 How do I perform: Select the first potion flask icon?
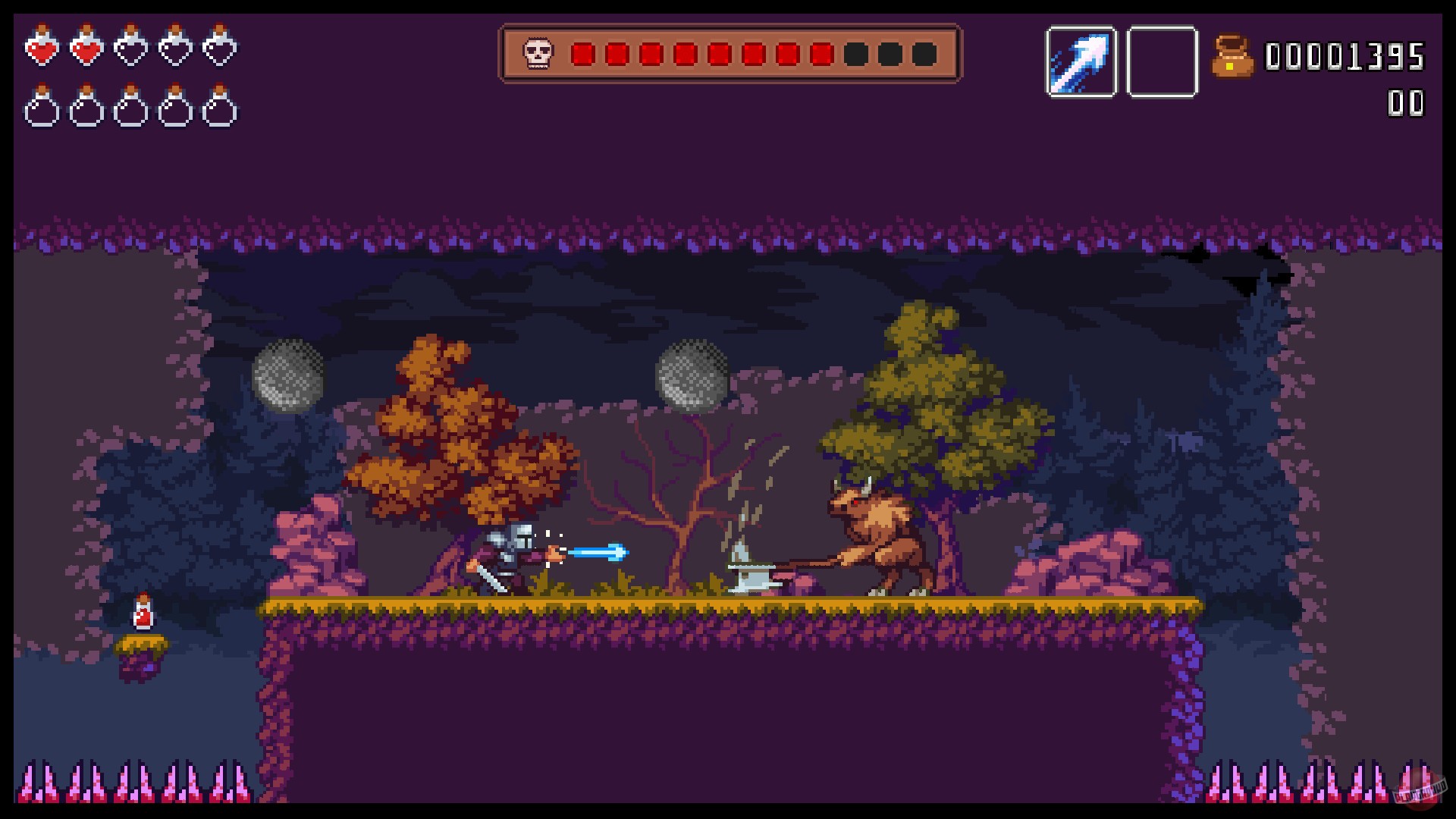pyautogui.click(x=43, y=108)
